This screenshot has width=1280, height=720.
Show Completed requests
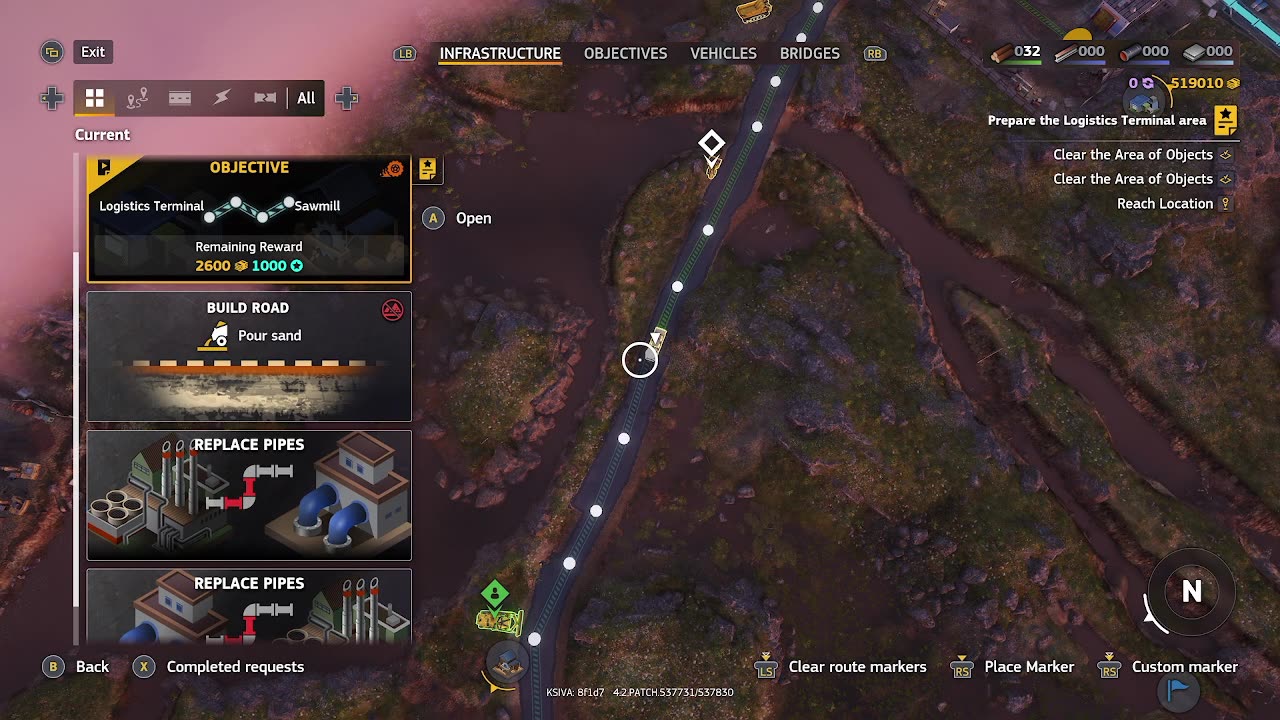[235, 667]
